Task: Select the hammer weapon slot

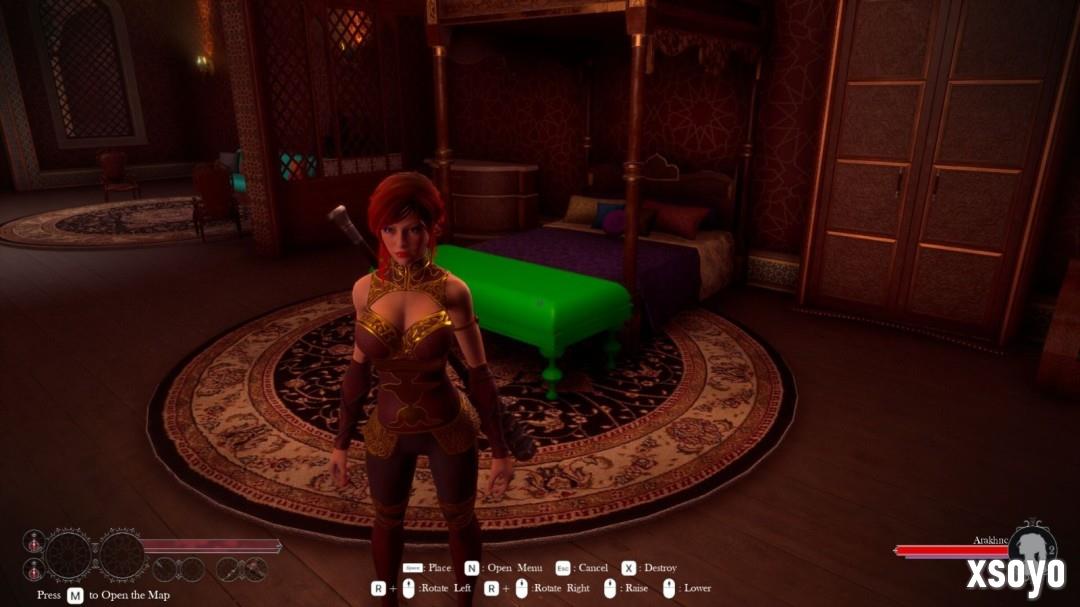Action: (x=256, y=569)
